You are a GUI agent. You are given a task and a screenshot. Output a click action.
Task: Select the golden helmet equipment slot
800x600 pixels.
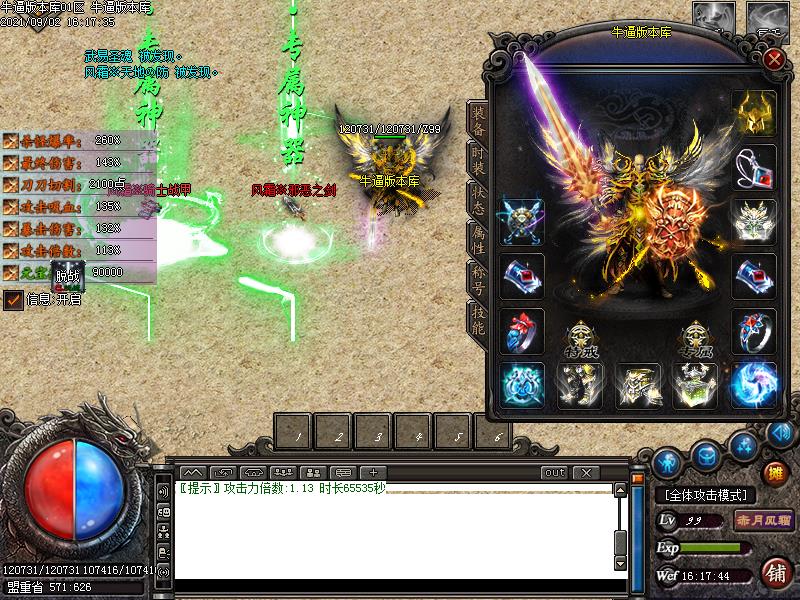click(x=754, y=113)
